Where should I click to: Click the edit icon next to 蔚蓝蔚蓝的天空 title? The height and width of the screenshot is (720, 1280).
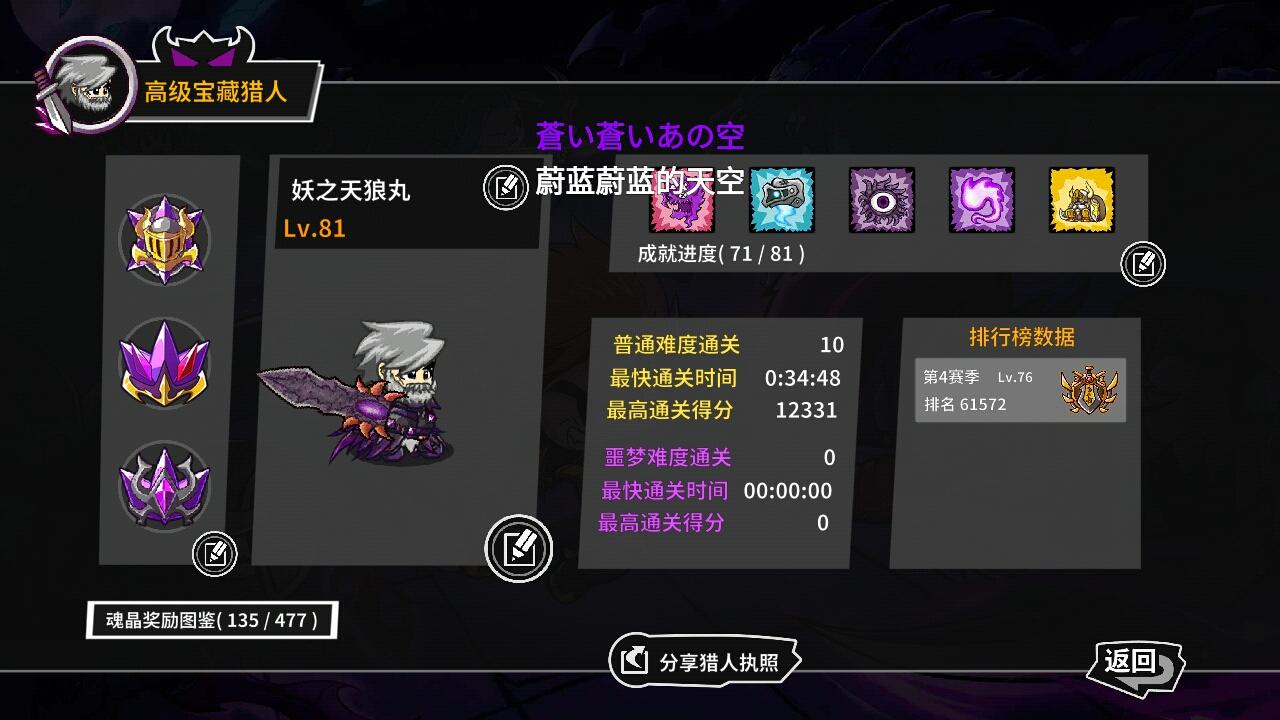(x=504, y=184)
